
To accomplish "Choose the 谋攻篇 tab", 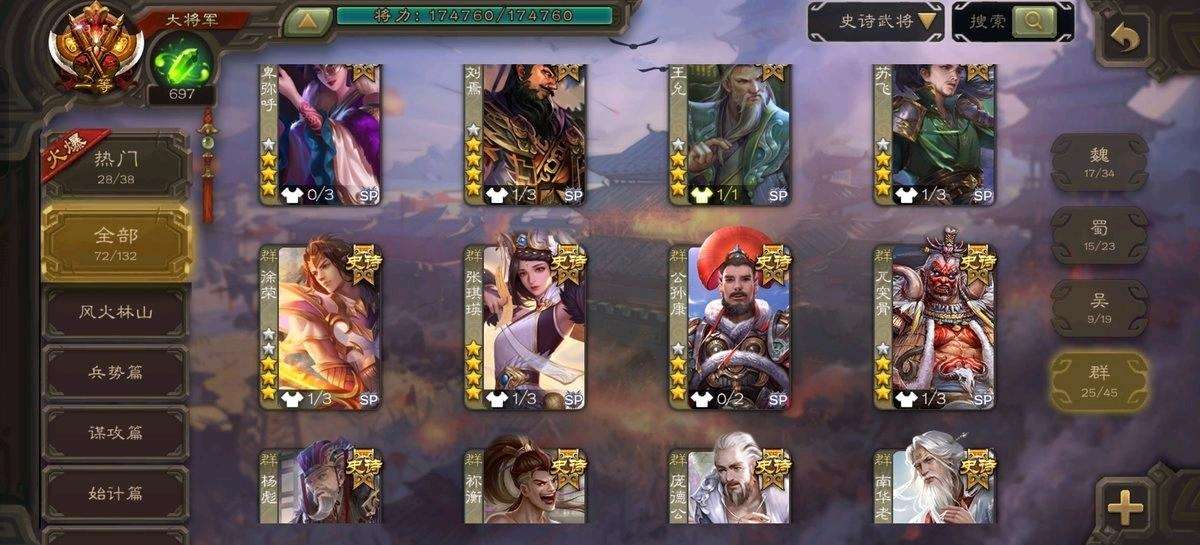I will tap(116, 433).
